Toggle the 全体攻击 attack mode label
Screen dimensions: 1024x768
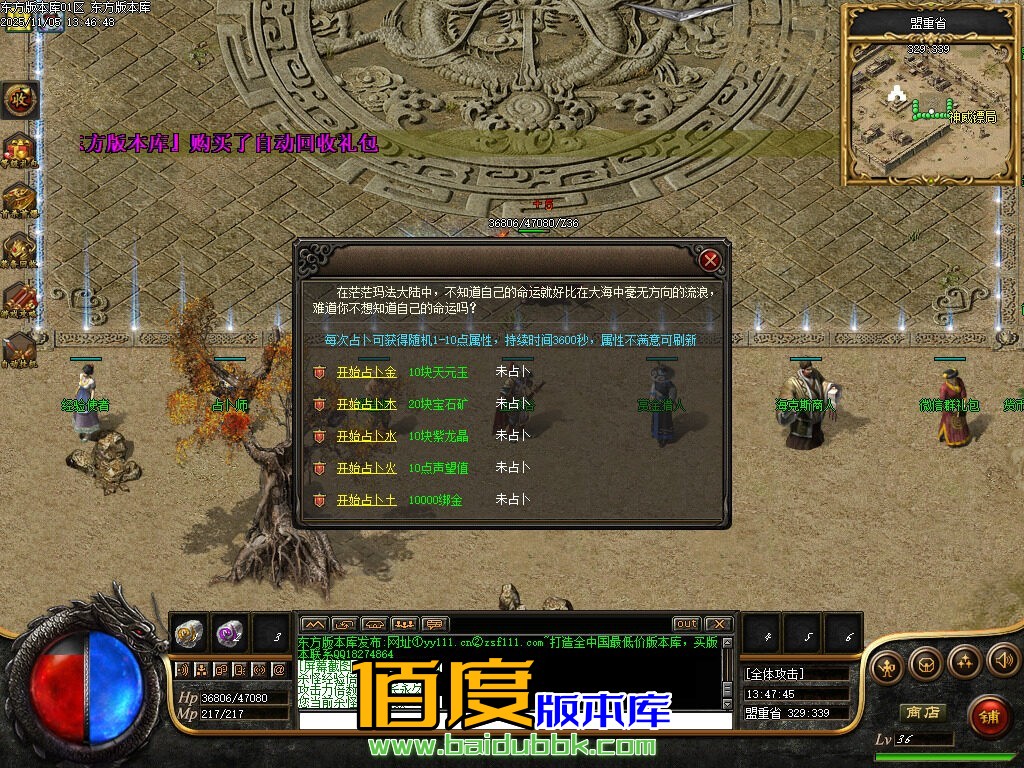click(x=775, y=674)
